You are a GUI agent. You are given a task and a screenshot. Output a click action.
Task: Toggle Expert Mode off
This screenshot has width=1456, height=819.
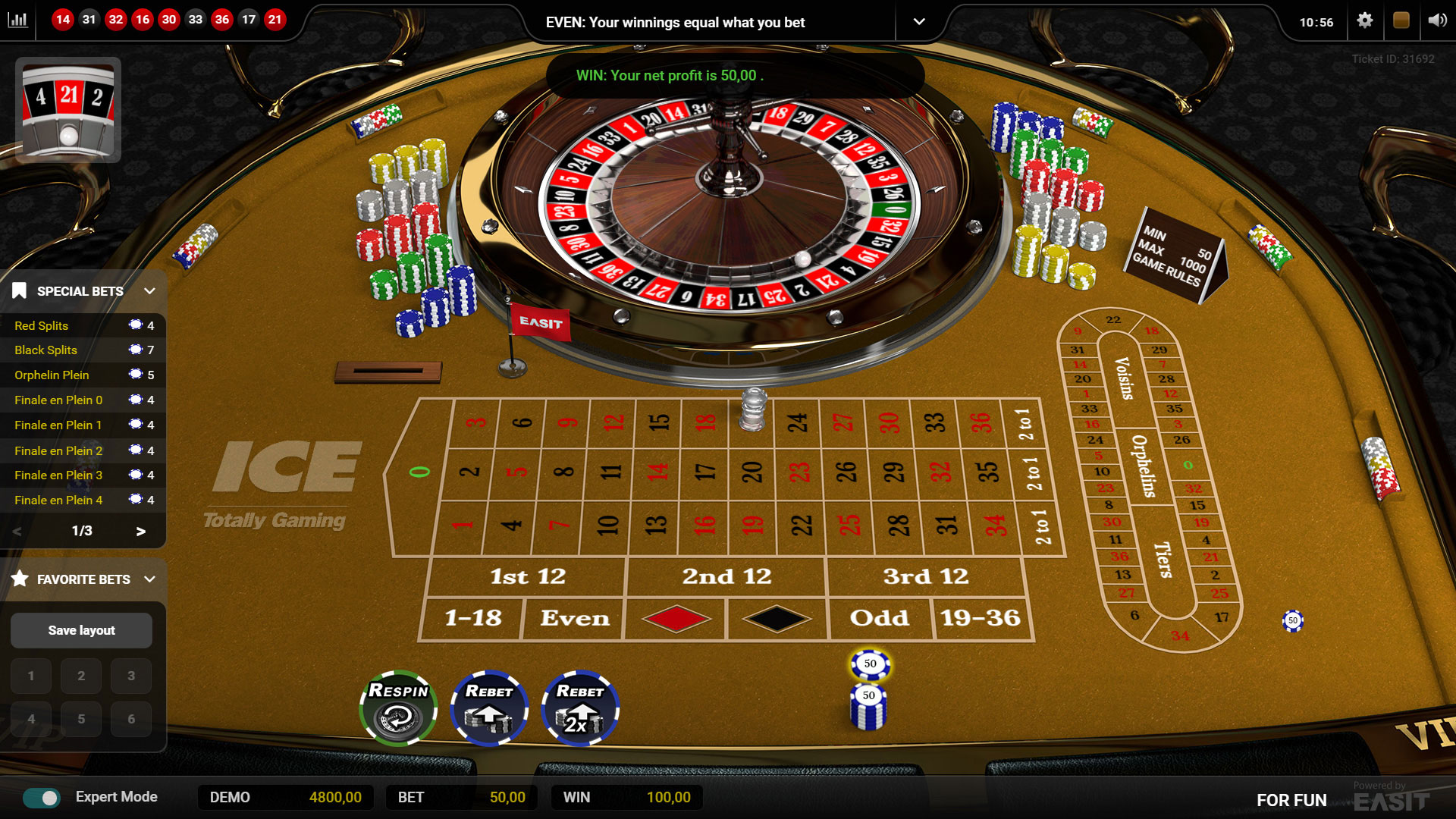coord(42,797)
